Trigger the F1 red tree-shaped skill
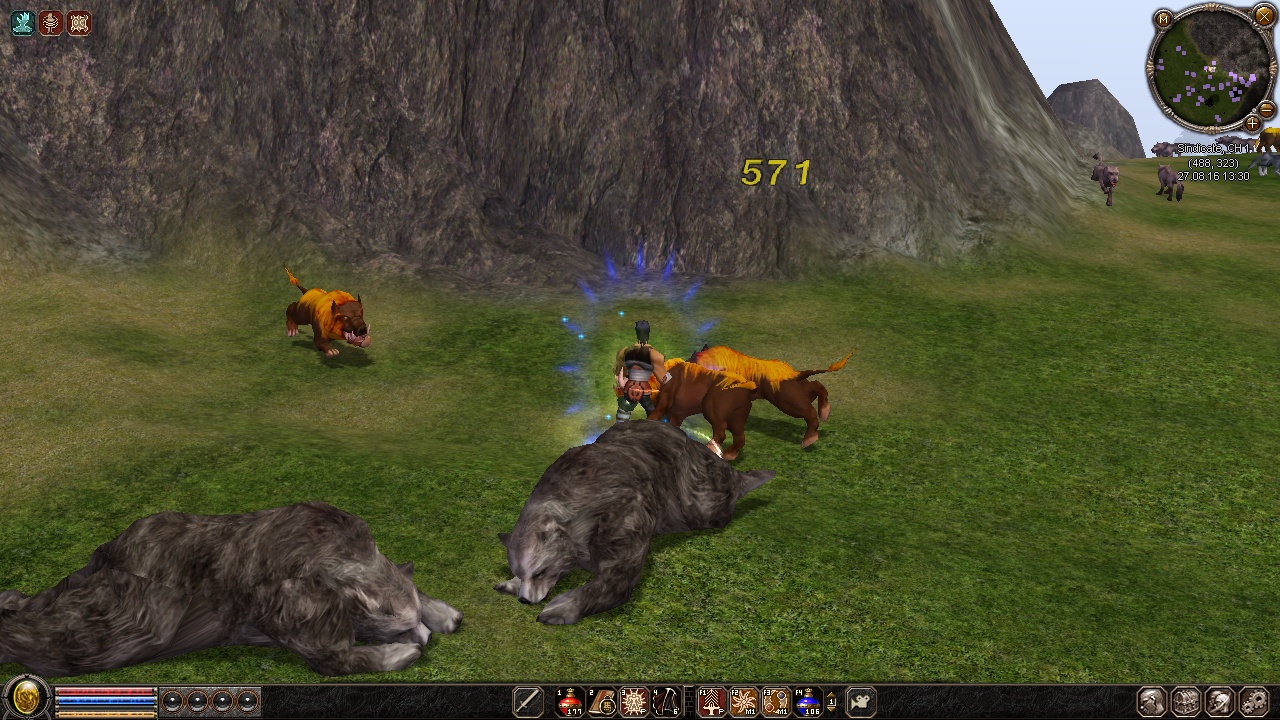The width and height of the screenshot is (1280, 720). [x=712, y=702]
